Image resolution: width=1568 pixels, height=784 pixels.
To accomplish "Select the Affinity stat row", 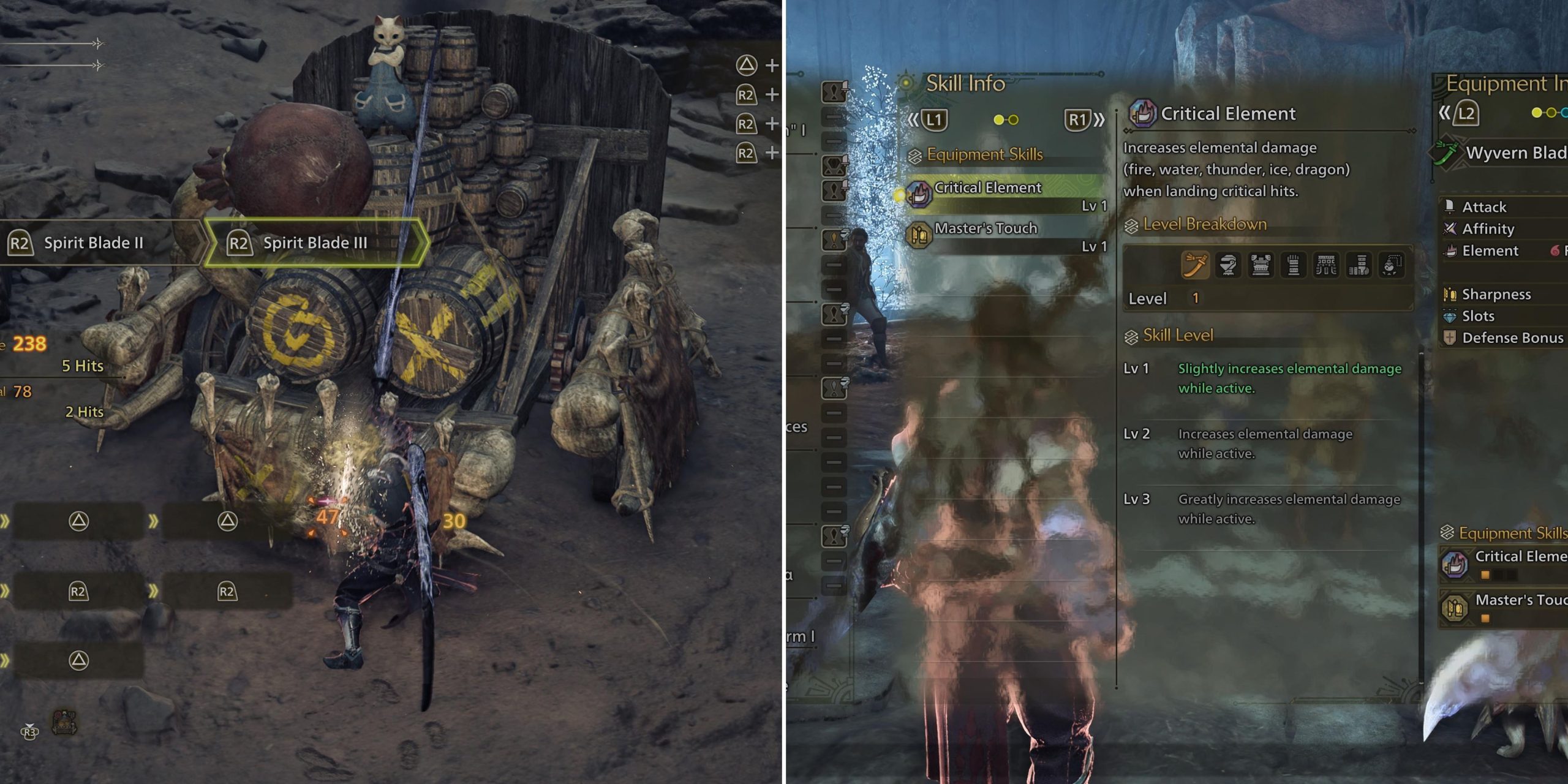I will pyautogui.click(x=1487, y=229).
